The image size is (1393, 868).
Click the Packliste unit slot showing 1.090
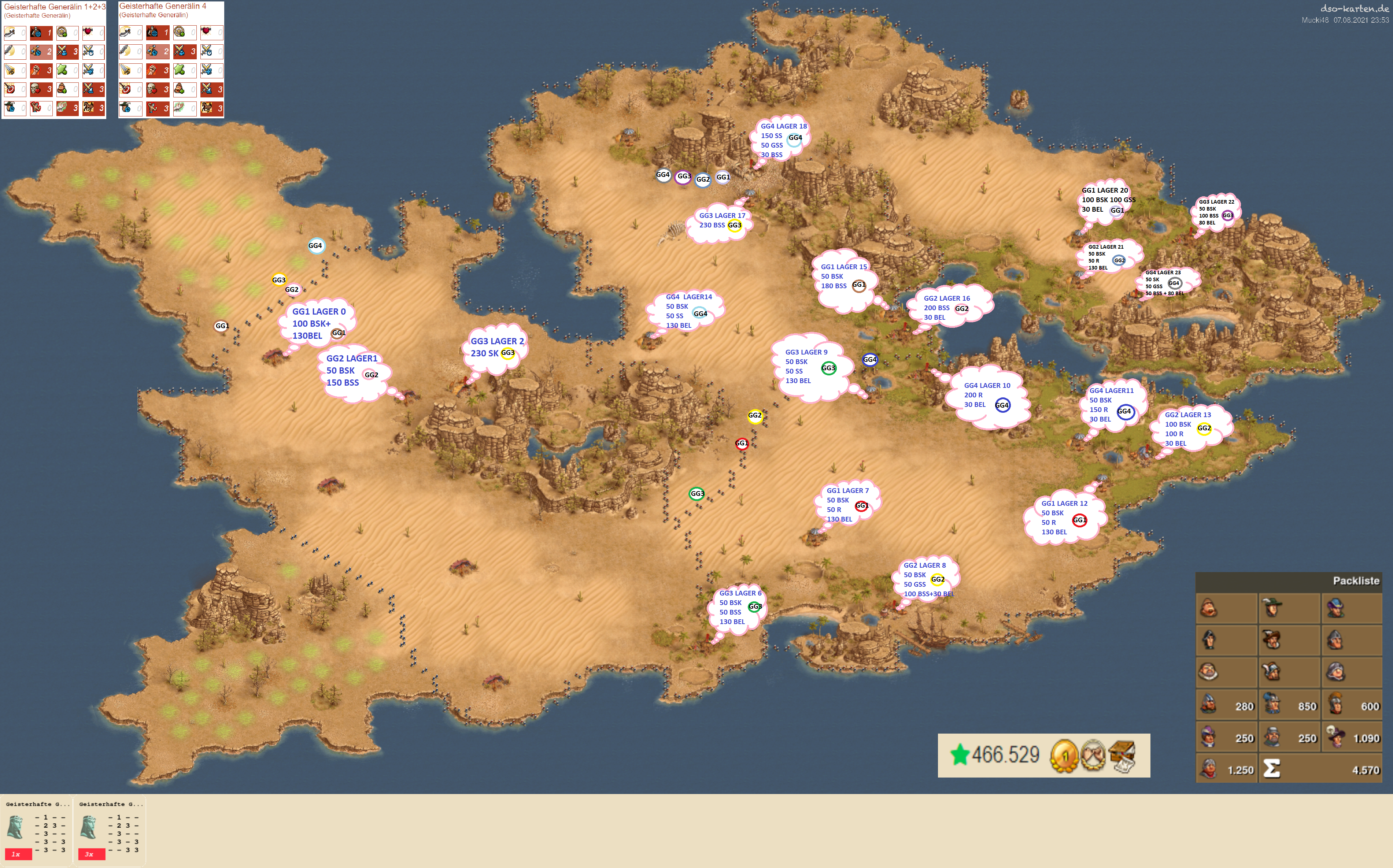(x=1352, y=737)
